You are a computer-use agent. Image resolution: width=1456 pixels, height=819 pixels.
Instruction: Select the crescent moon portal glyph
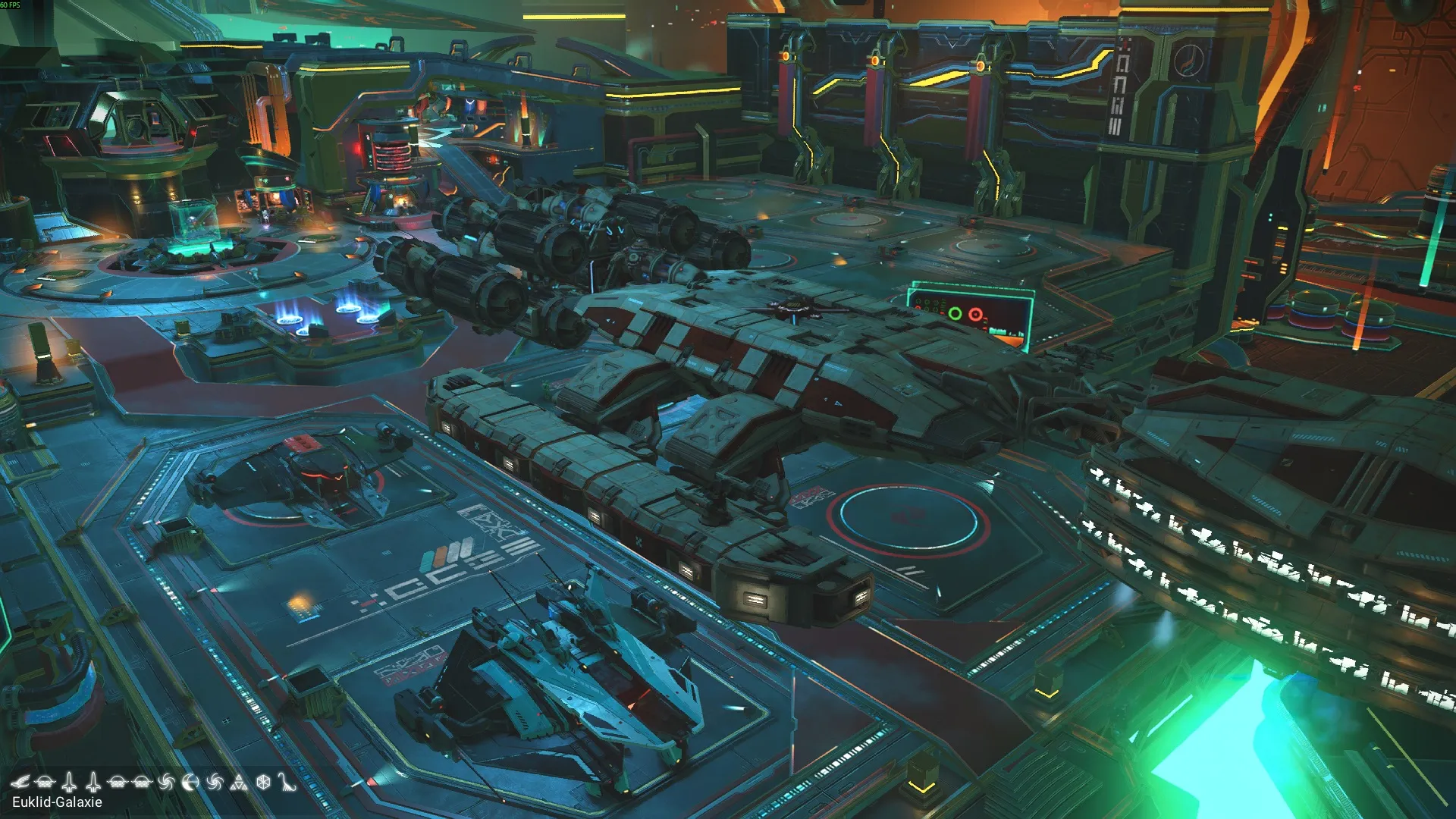click(190, 782)
